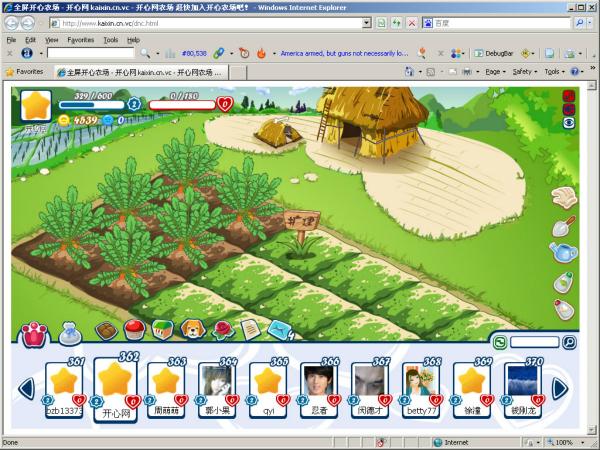Go to the previous friends page
Image resolution: width=600 pixels, height=450 pixels.
(x=27, y=387)
